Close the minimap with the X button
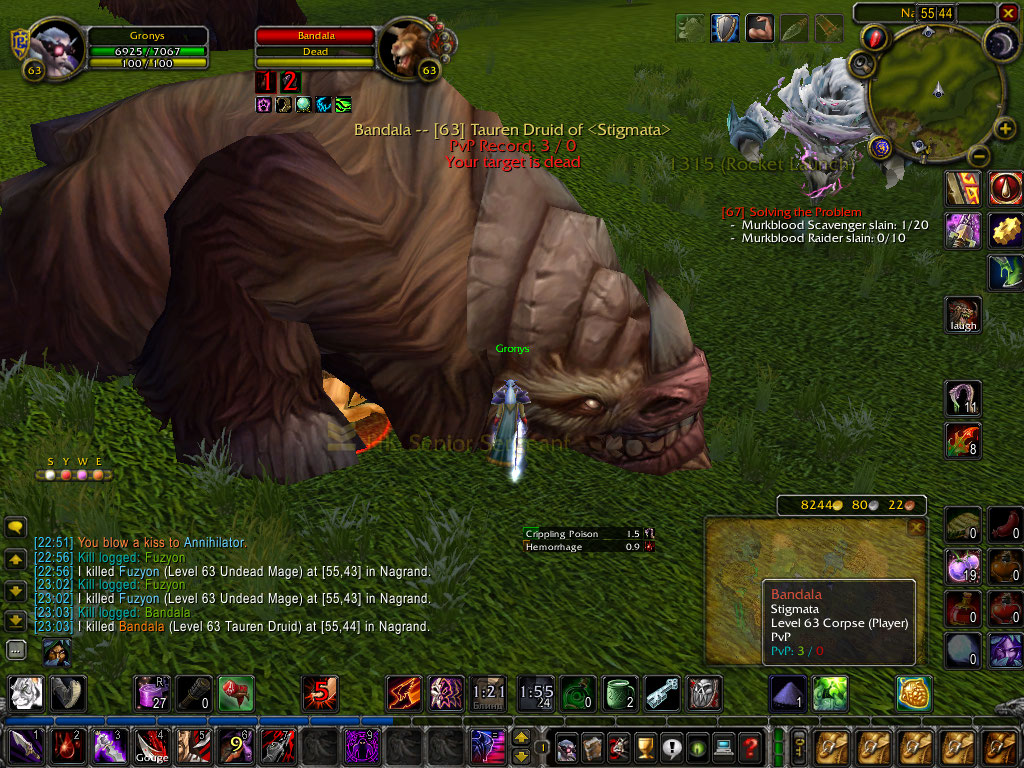This screenshot has width=1024, height=768. click(1008, 13)
